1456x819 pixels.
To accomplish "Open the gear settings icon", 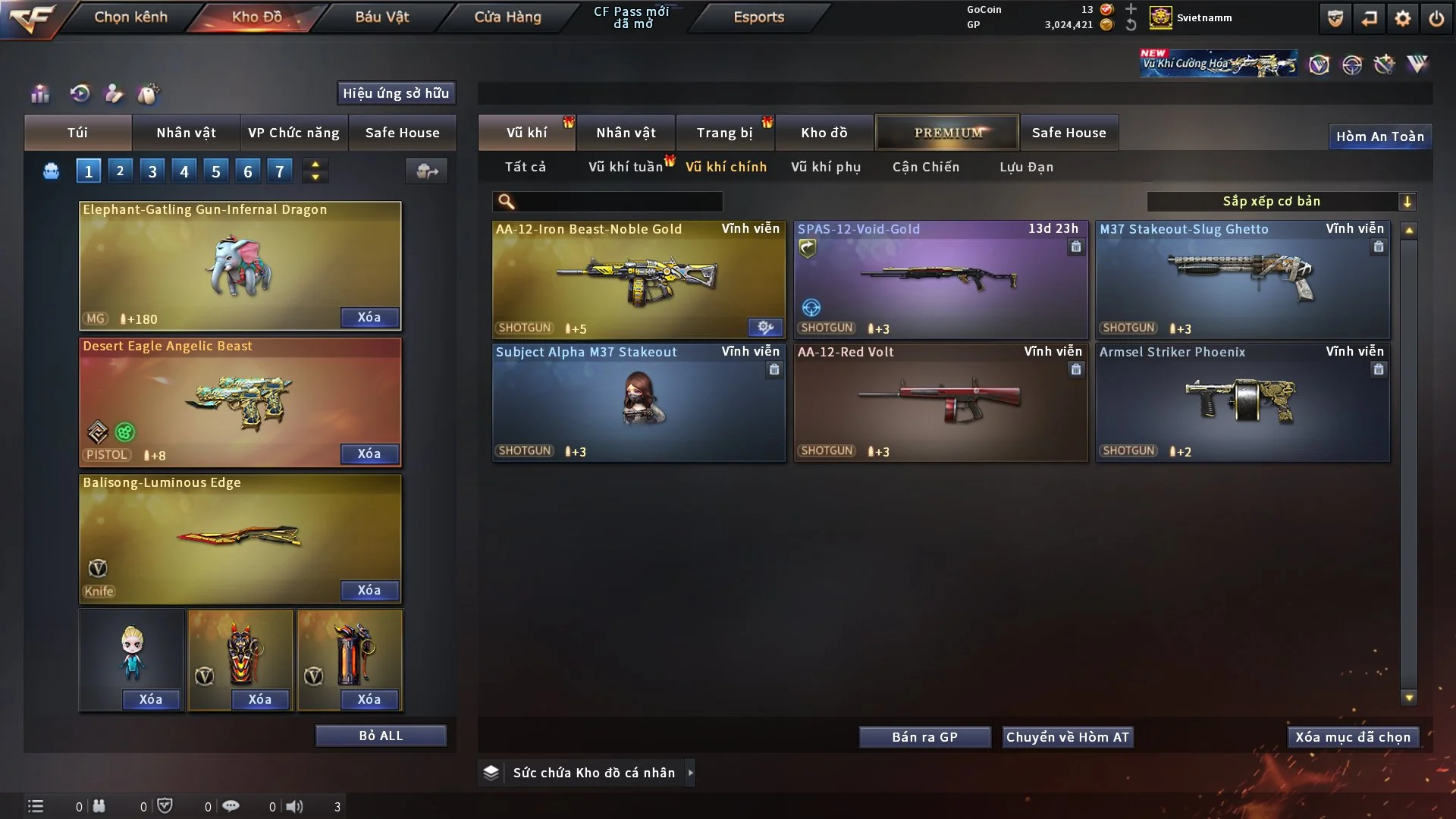I will click(1402, 18).
